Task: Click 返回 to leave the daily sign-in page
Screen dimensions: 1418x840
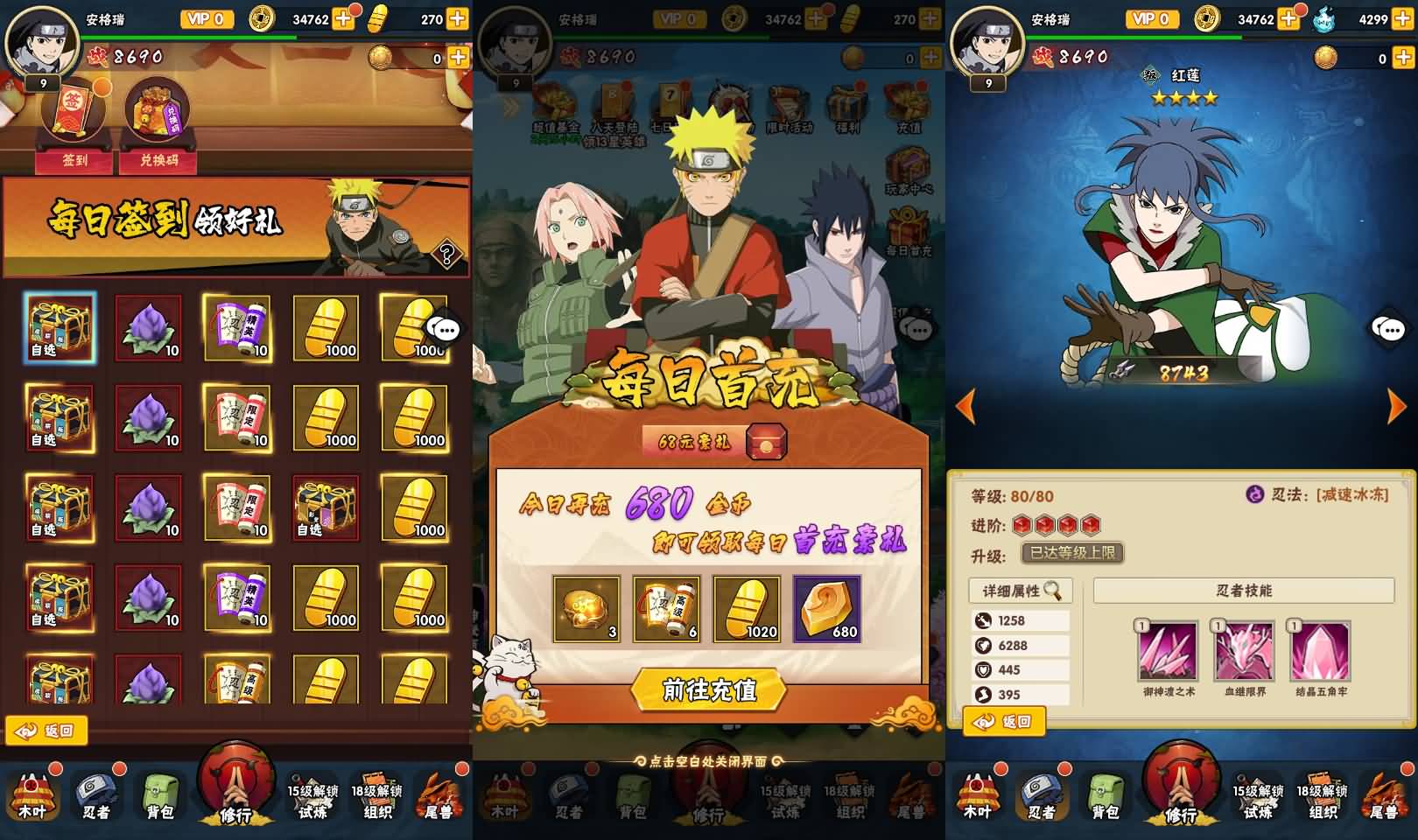Action: (x=47, y=731)
